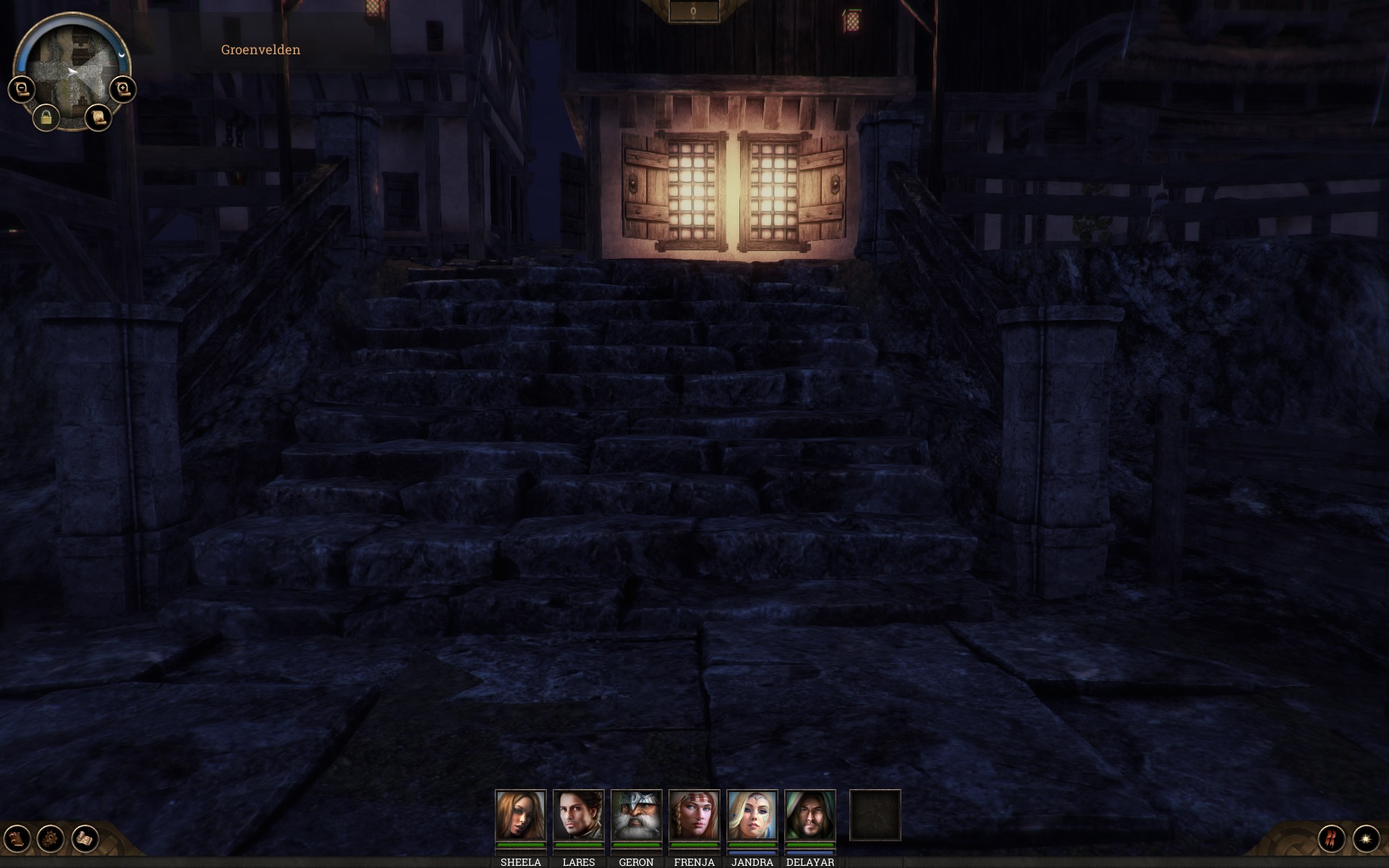Open the world map scroll icon
The image size is (1389, 868).
point(85,838)
